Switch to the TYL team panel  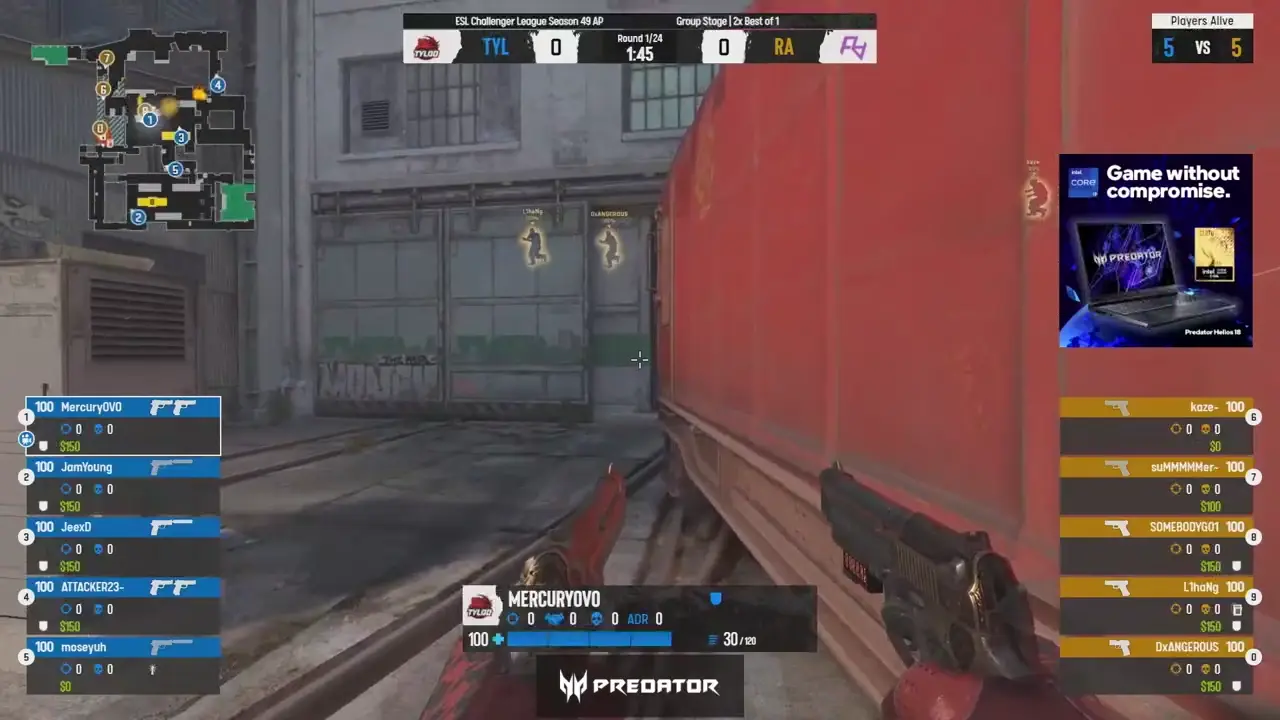coord(495,46)
